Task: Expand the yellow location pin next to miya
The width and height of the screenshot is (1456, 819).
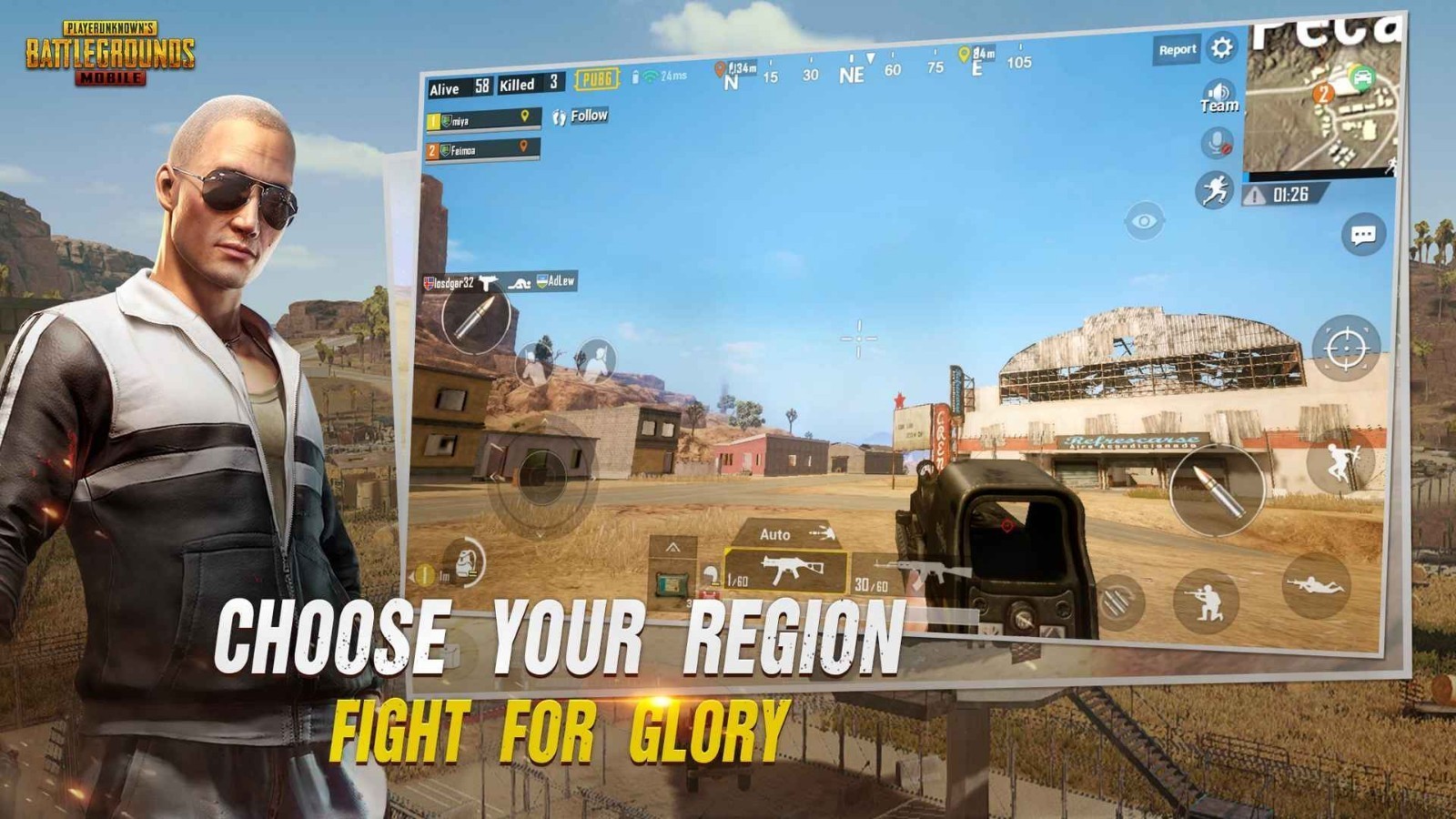Action: coord(524,117)
